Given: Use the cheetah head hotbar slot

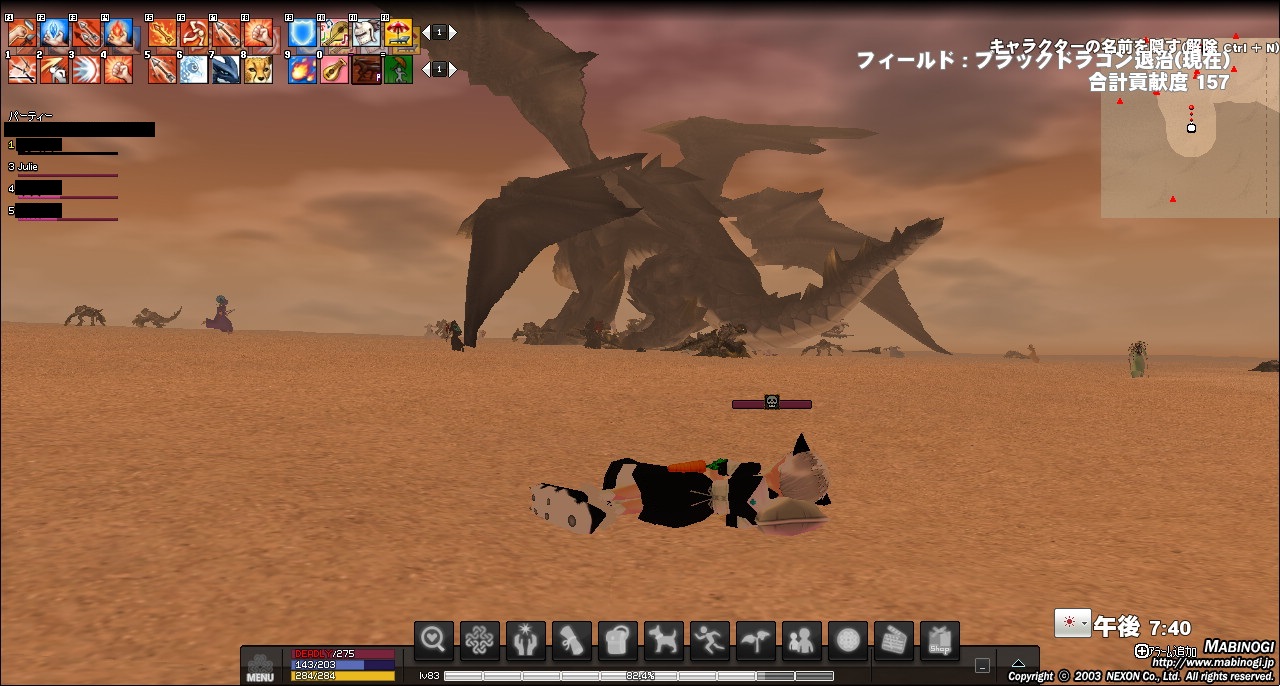Looking at the screenshot, I should click(258, 70).
